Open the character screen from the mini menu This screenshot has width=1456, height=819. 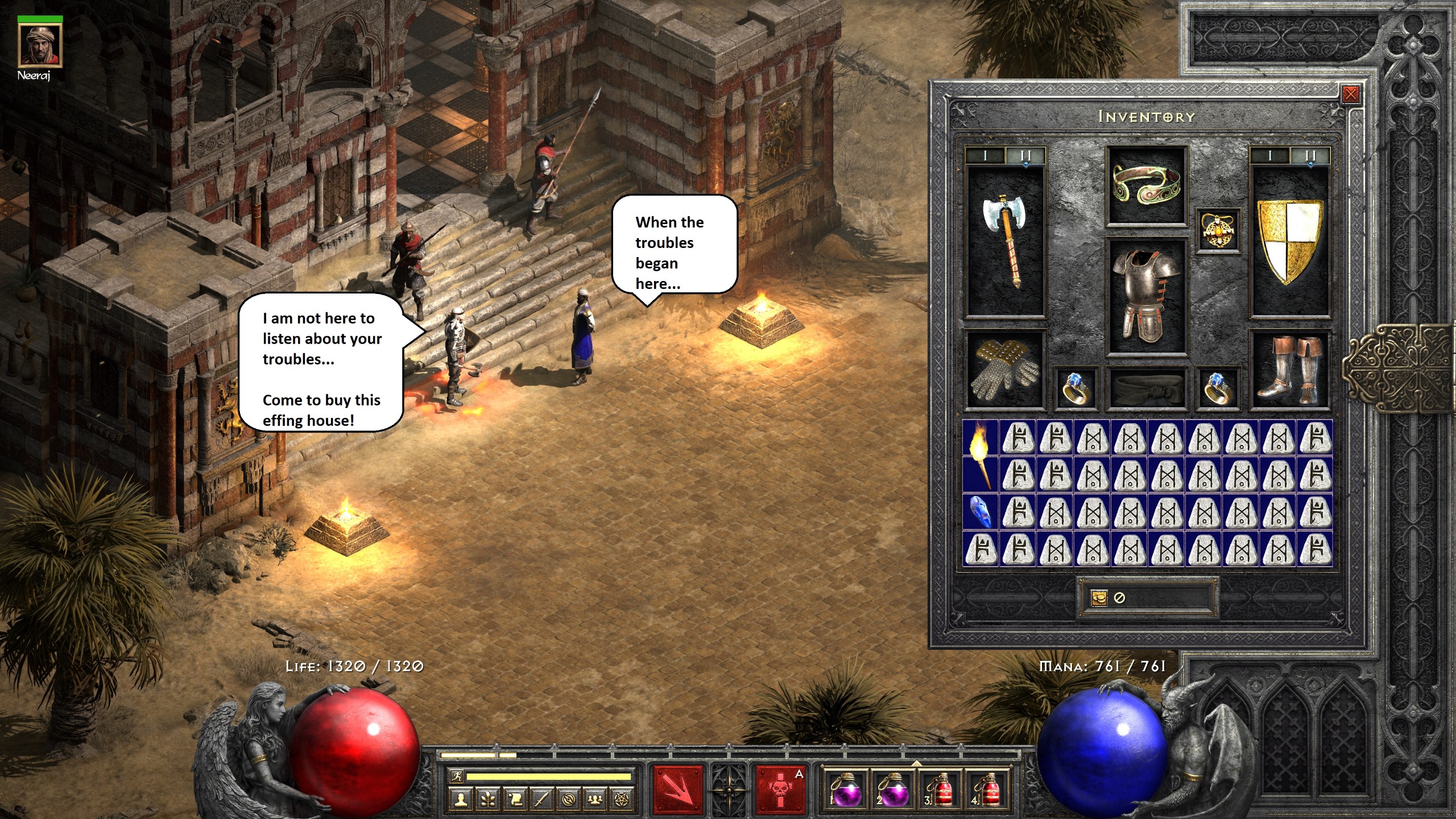(461, 800)
